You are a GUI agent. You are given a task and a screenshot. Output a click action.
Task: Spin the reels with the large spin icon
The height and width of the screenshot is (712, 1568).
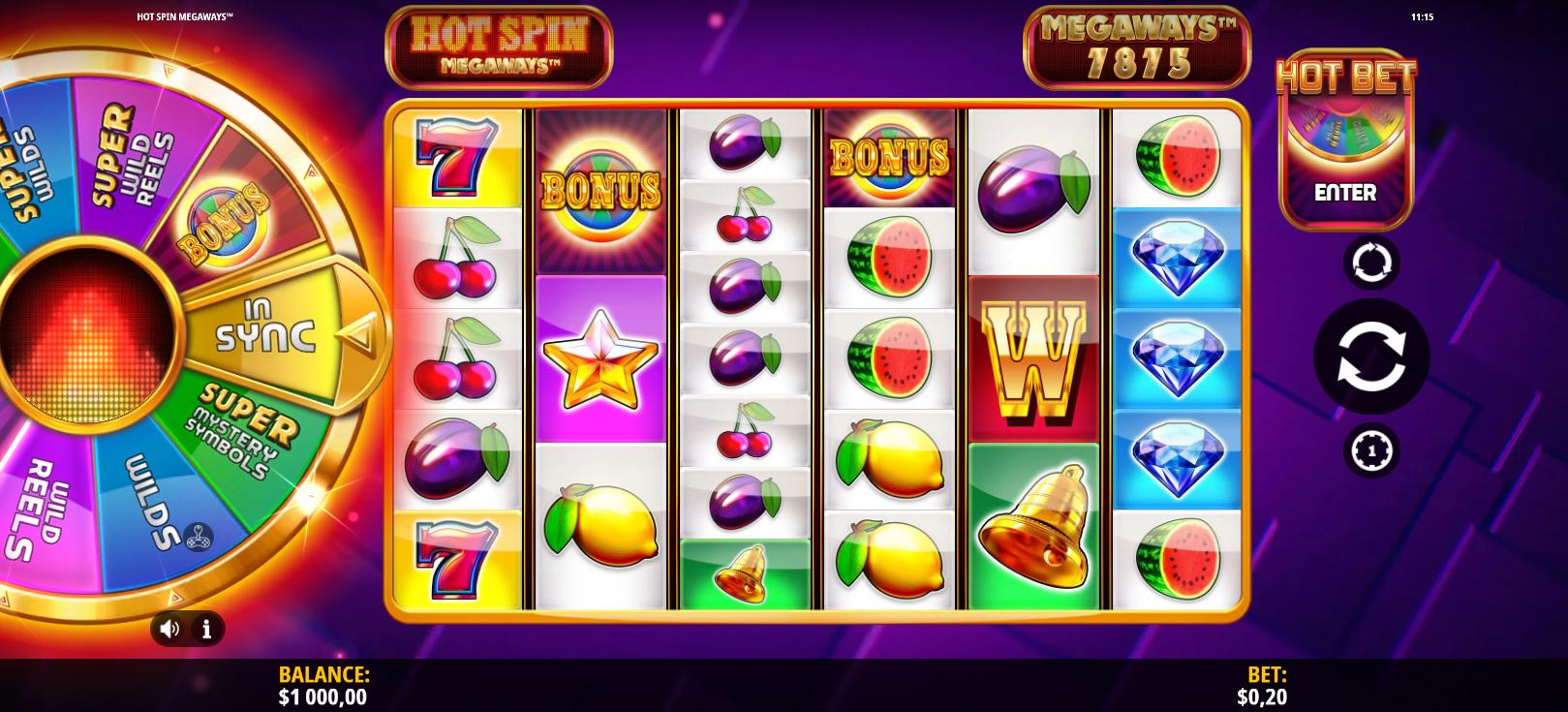pyautogui.click(x=1372, y=356)
